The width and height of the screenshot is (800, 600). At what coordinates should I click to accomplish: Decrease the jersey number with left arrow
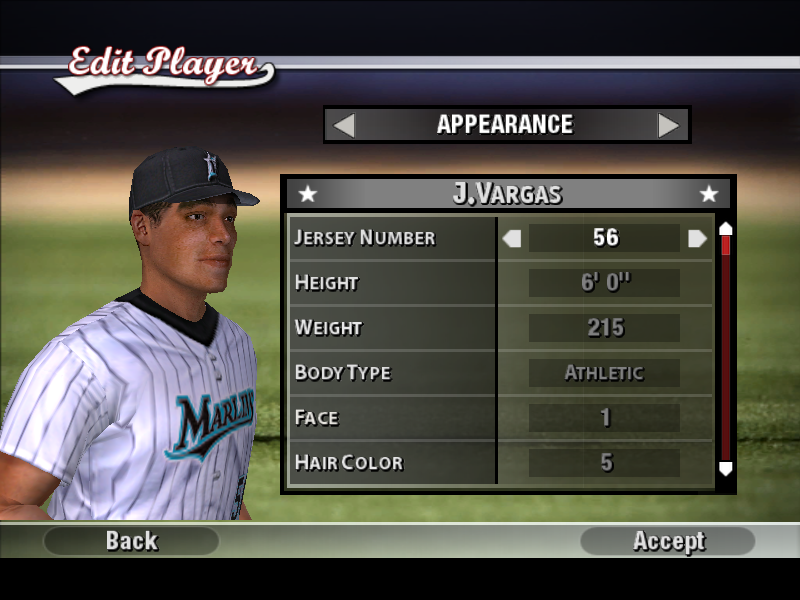click(512, 238)
